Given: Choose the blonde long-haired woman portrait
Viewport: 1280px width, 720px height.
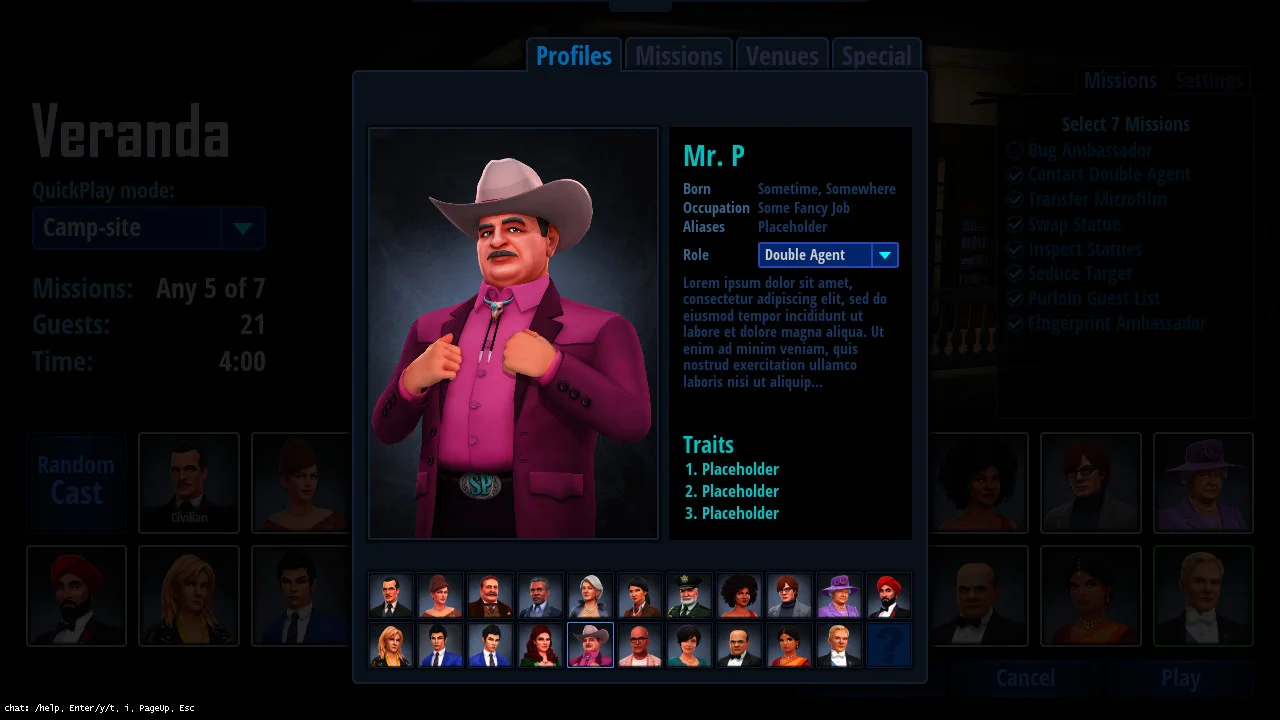Looking at the screenshot, I should (391, 645).
